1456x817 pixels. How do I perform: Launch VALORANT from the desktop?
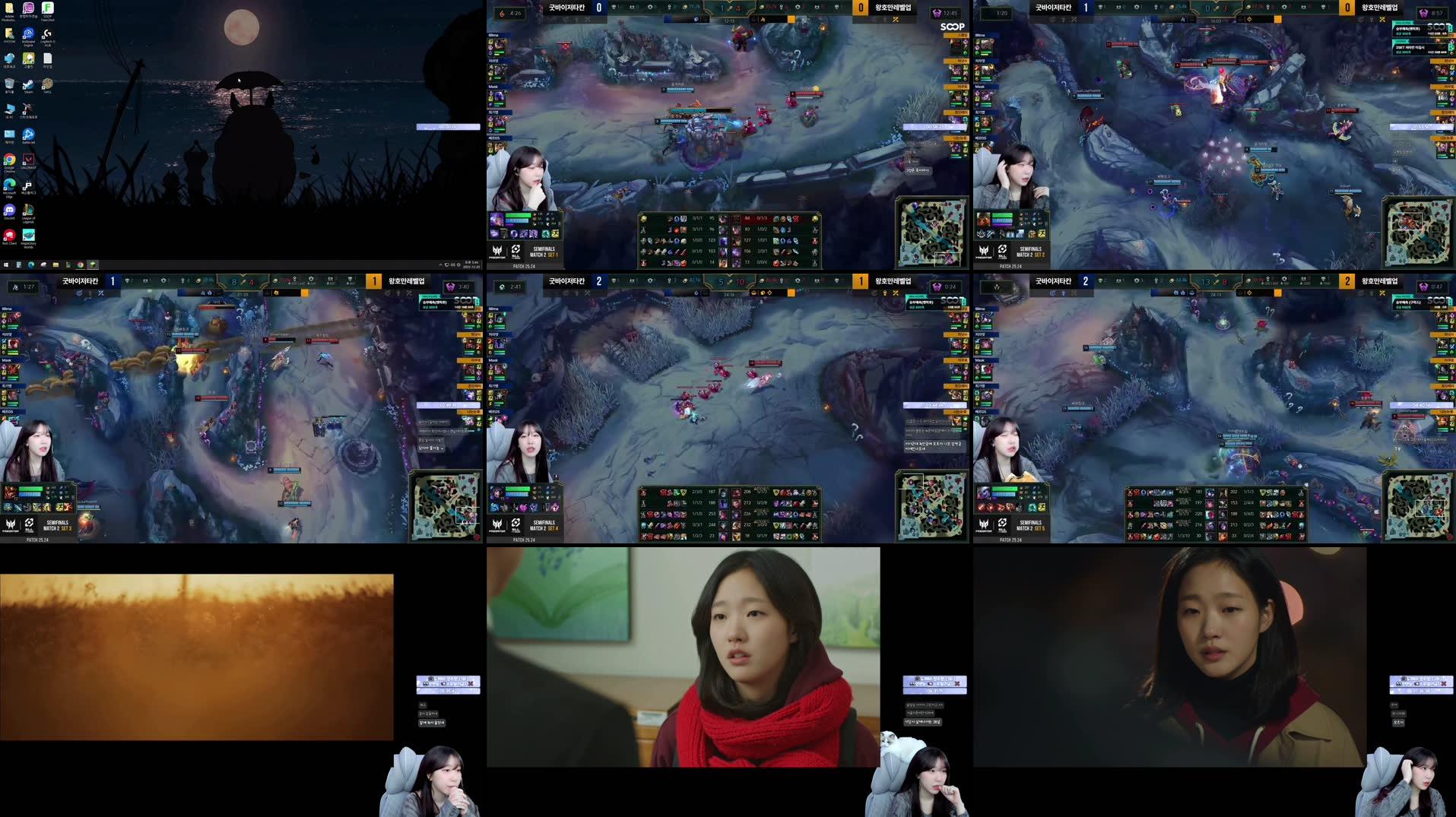point(28,160)
